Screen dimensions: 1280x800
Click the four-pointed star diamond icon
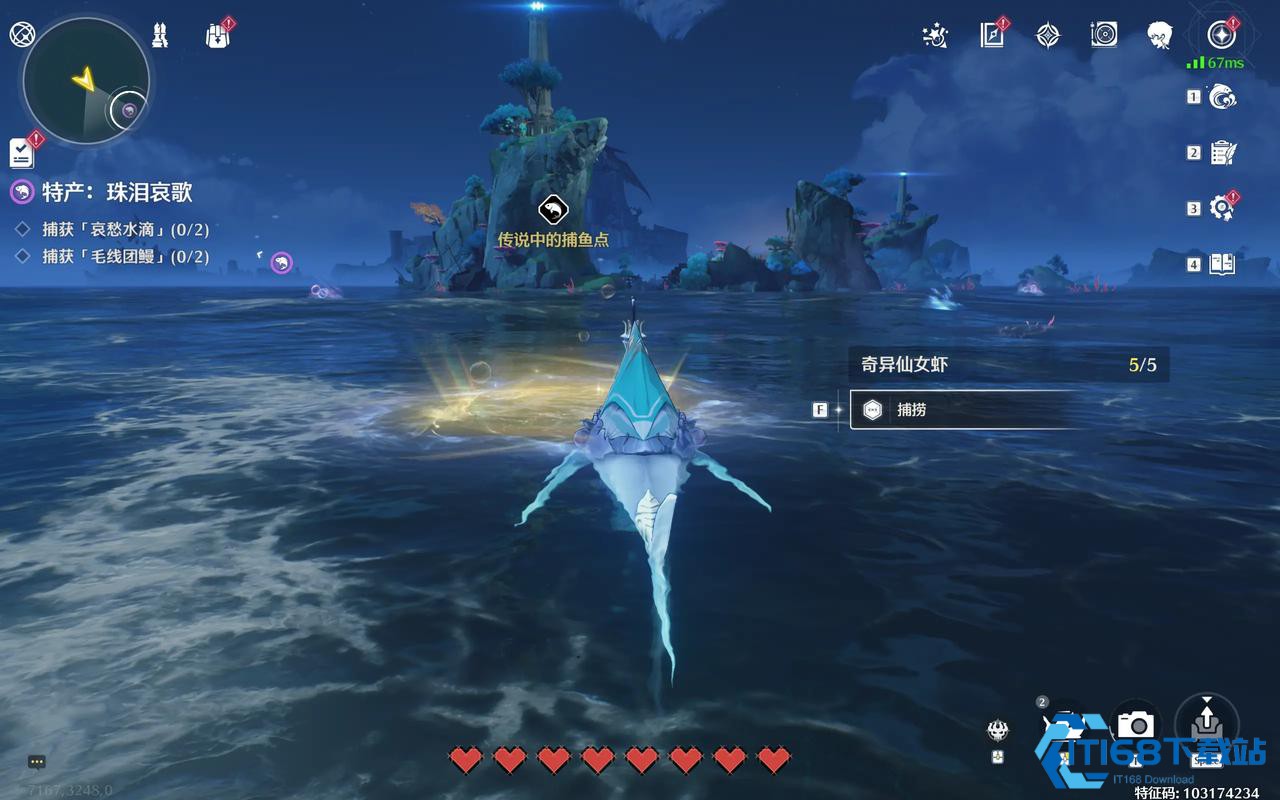coord(1048,35)
